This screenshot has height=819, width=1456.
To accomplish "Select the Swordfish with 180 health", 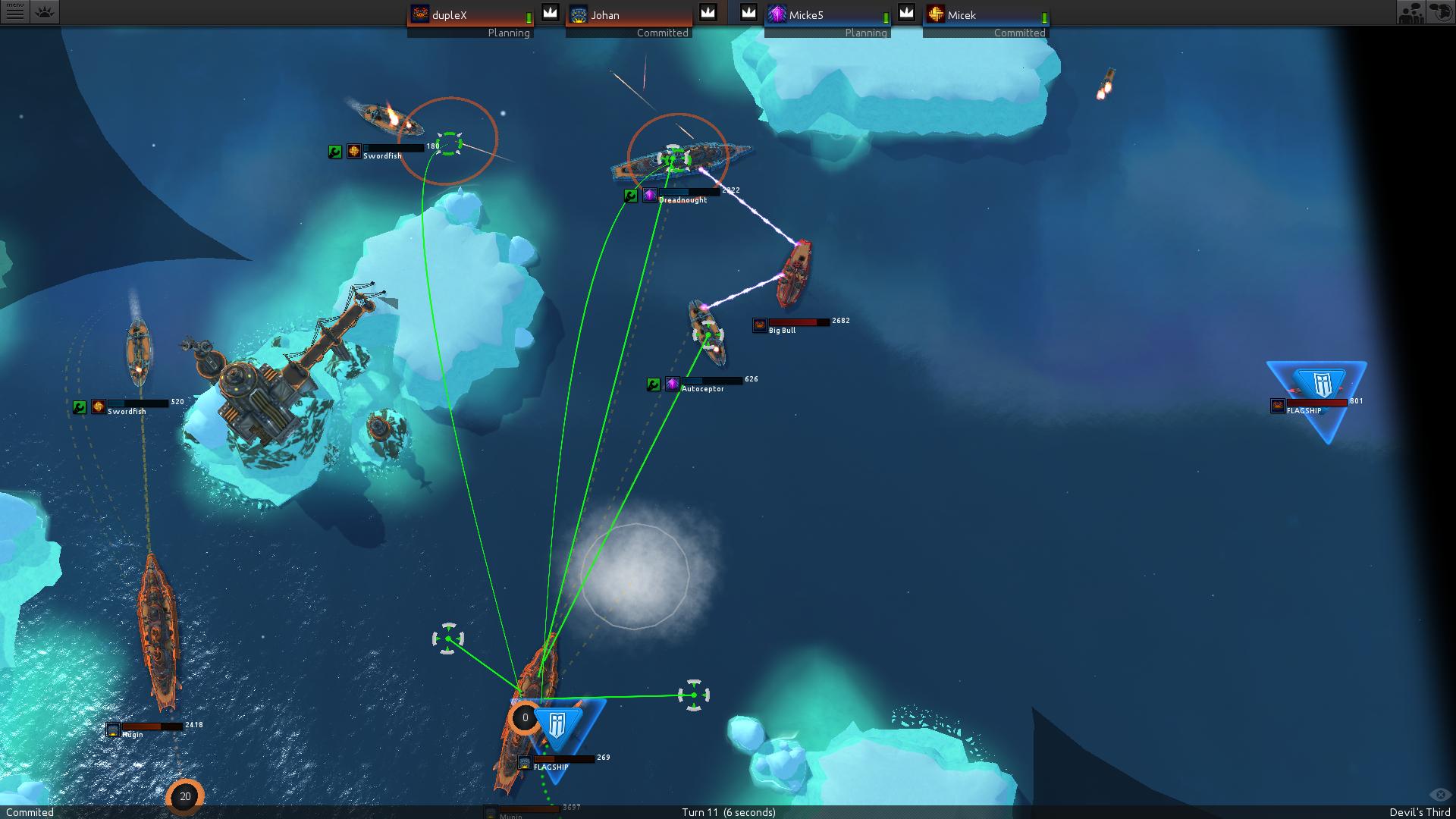I will click(382, 155).
